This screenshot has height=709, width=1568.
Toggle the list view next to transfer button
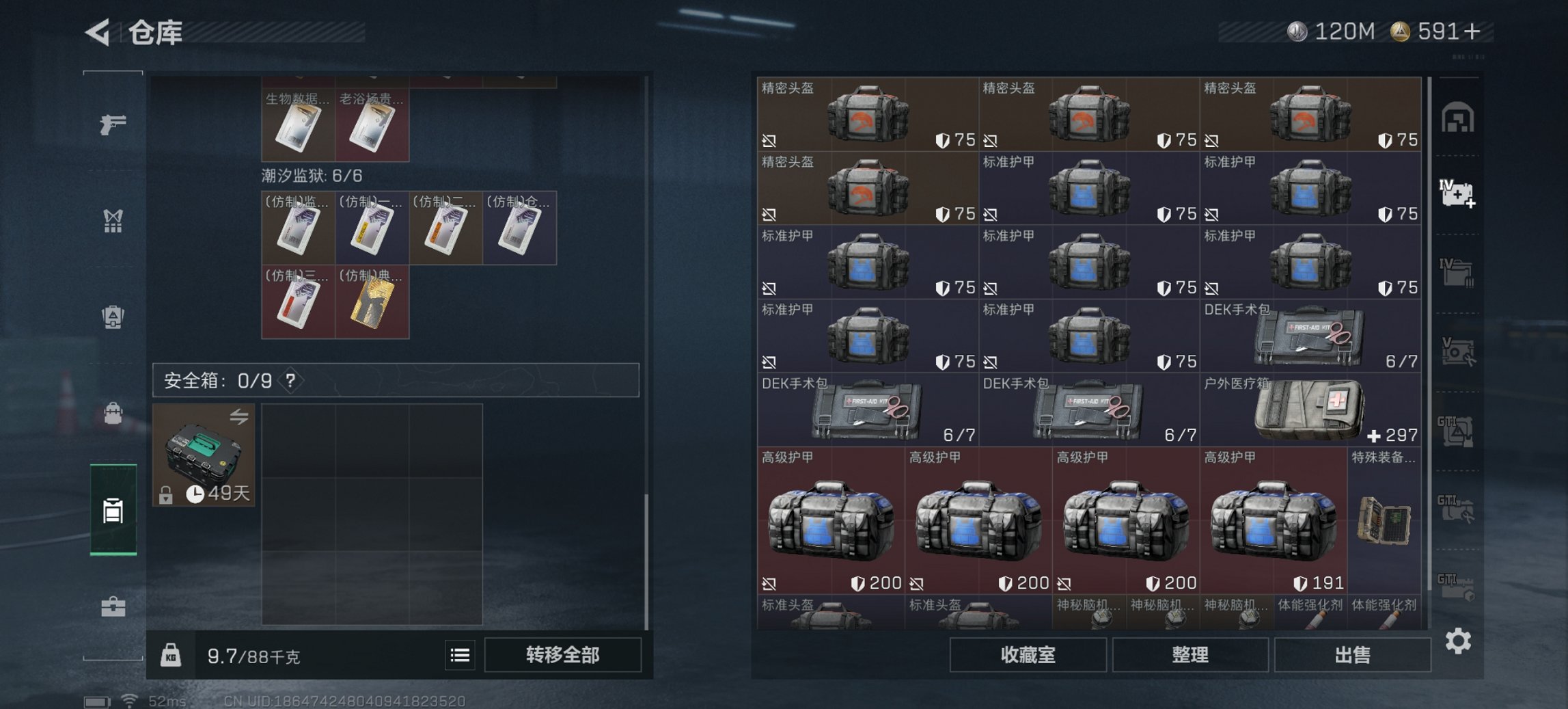[x=459, y=654]
